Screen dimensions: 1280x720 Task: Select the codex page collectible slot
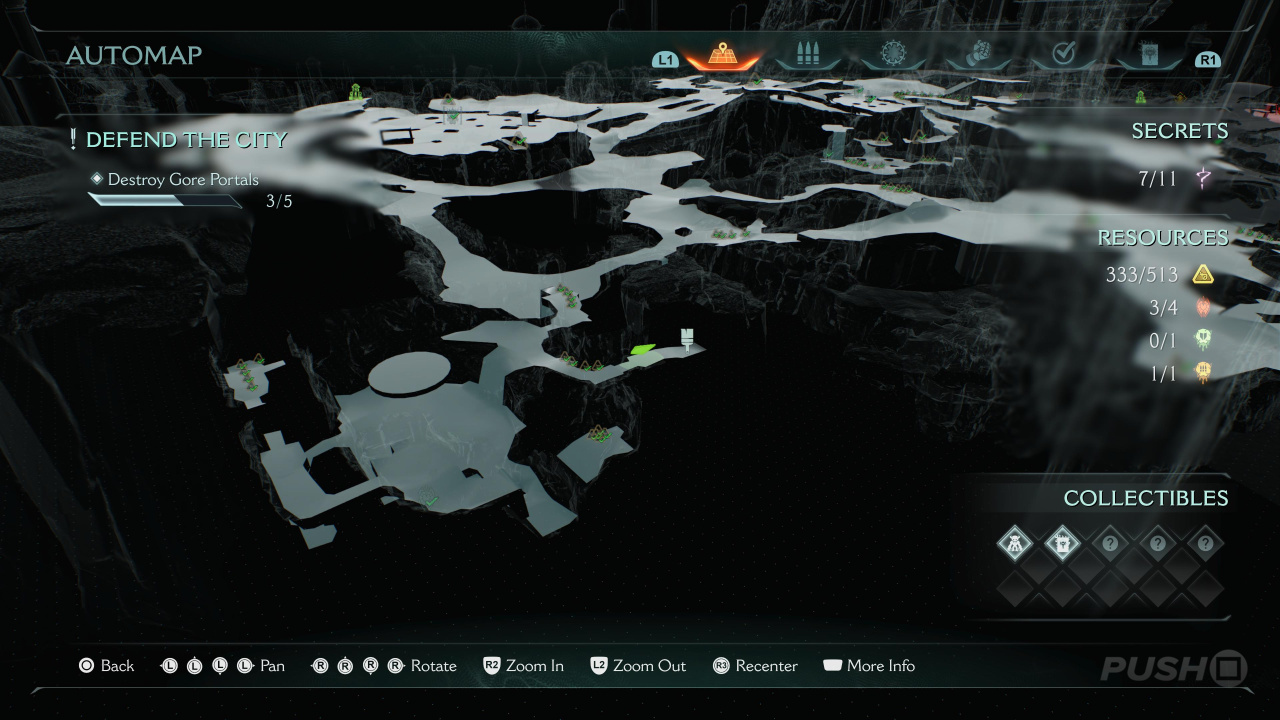(1062, 543)
